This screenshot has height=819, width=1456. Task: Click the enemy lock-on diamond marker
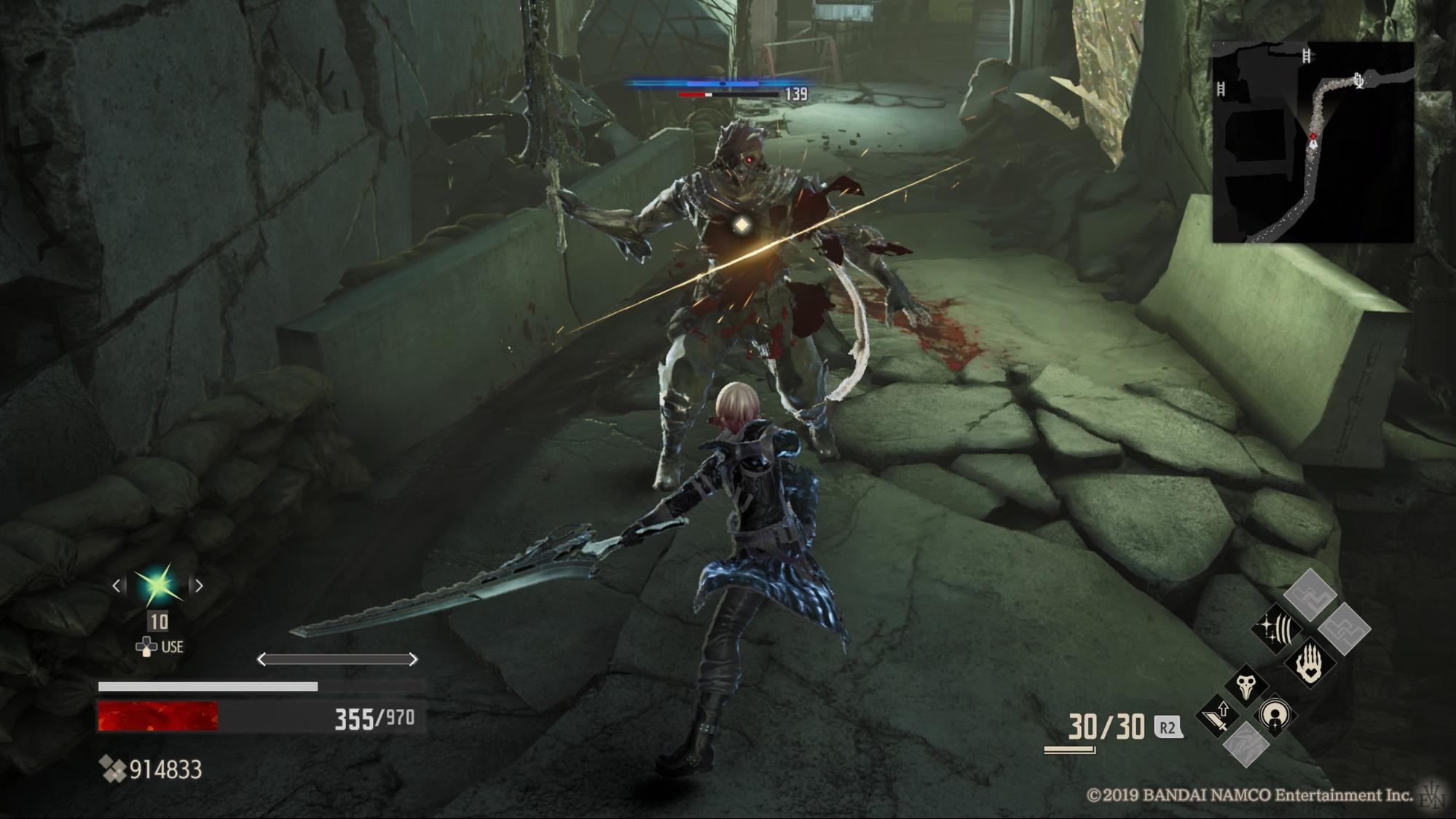click(741, 225)
